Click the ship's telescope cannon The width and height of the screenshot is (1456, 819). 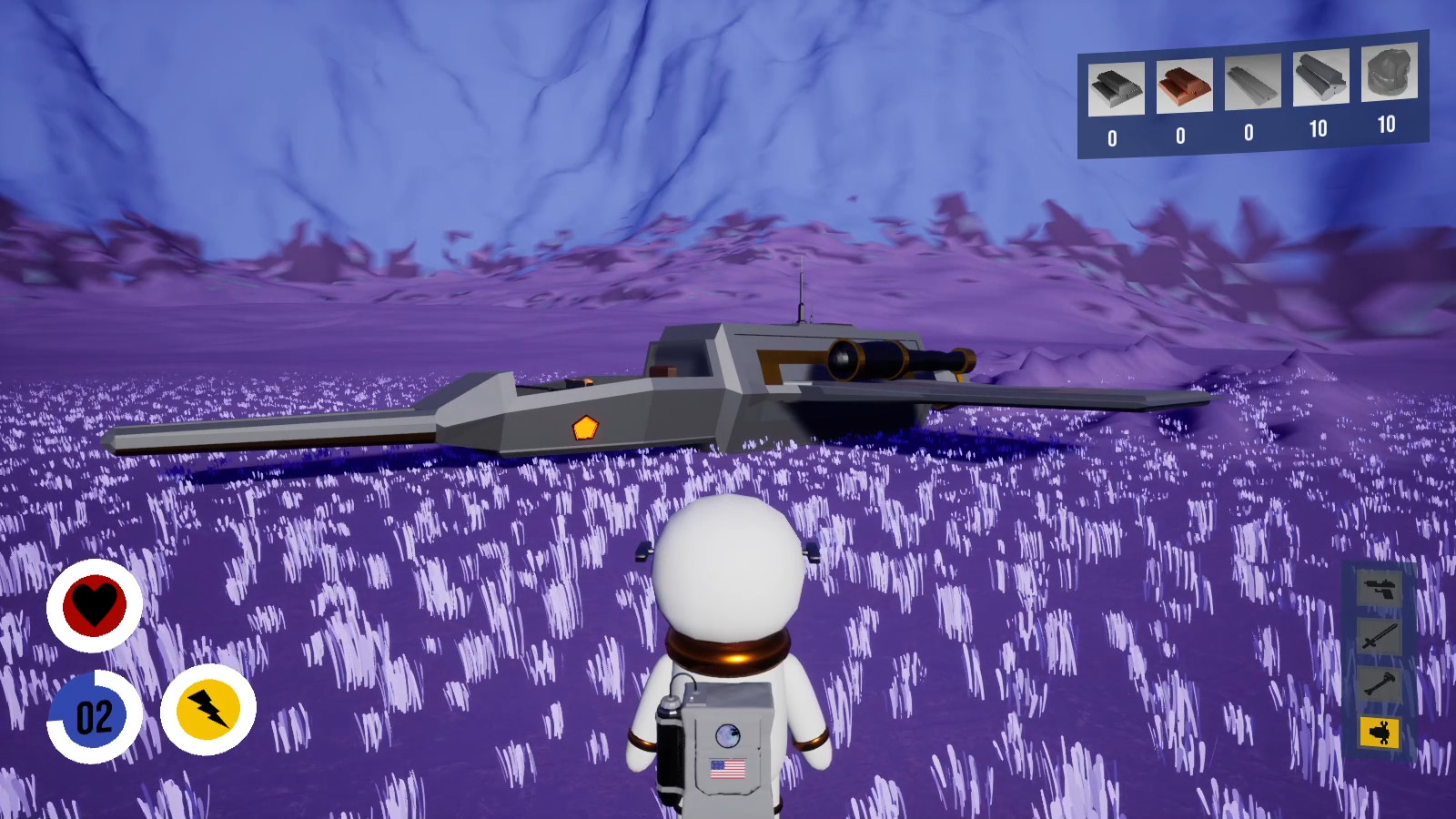pyautogui.click(x=887, y=358)
